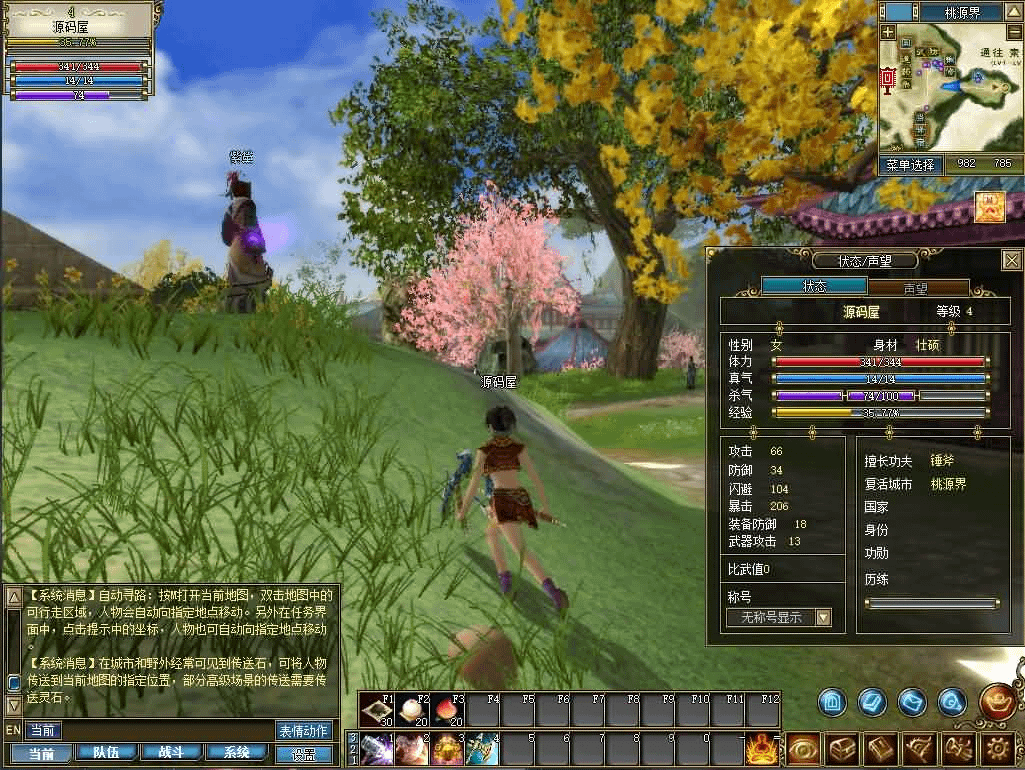Use the white bun item in slot F2
This screenshot has width=1025, height=770.
(x=410, y=712)
